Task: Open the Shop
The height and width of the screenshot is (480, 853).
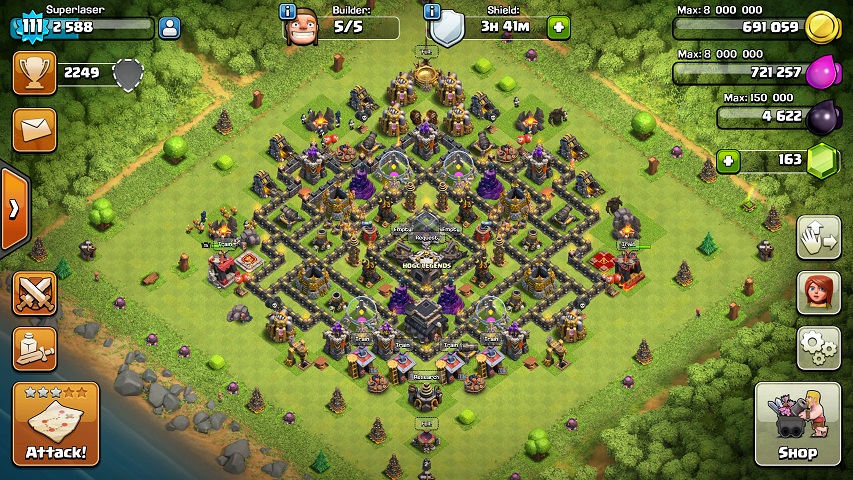Action: click(x=797, y=424)
